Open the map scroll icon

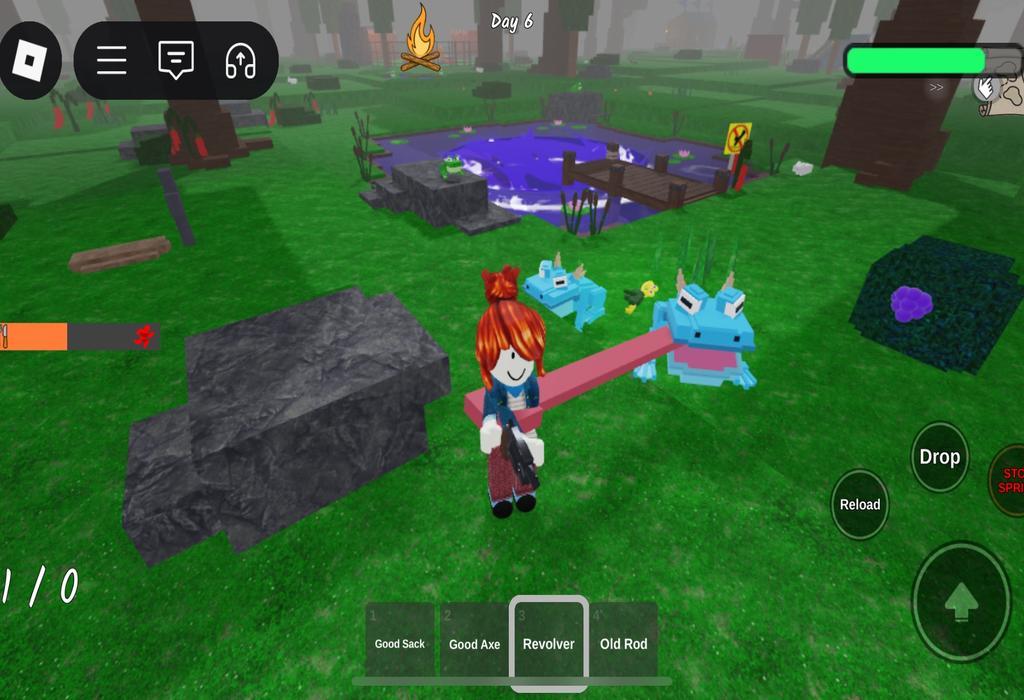(1003, 92)
